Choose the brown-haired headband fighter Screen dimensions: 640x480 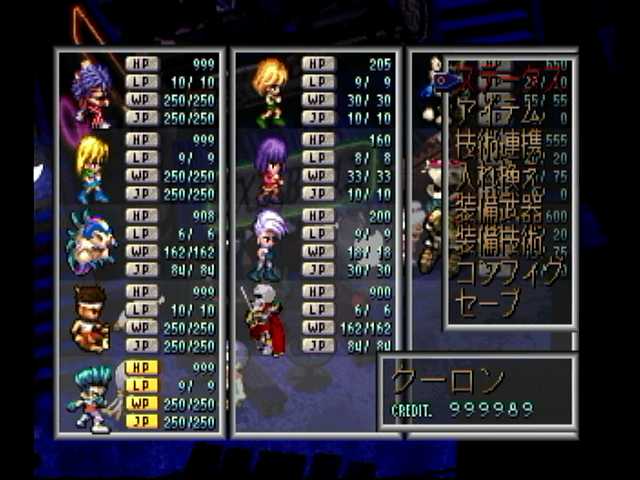92,320
